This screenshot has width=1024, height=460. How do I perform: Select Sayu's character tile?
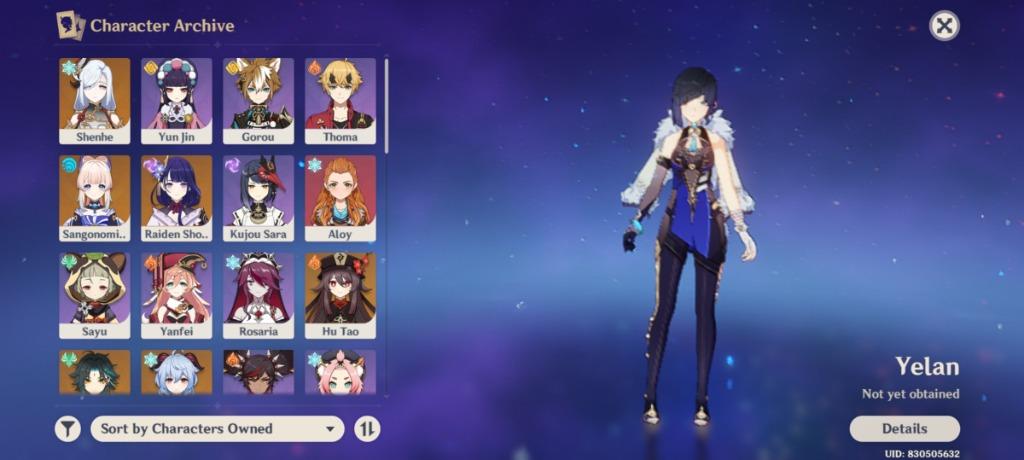coord(95,295)
